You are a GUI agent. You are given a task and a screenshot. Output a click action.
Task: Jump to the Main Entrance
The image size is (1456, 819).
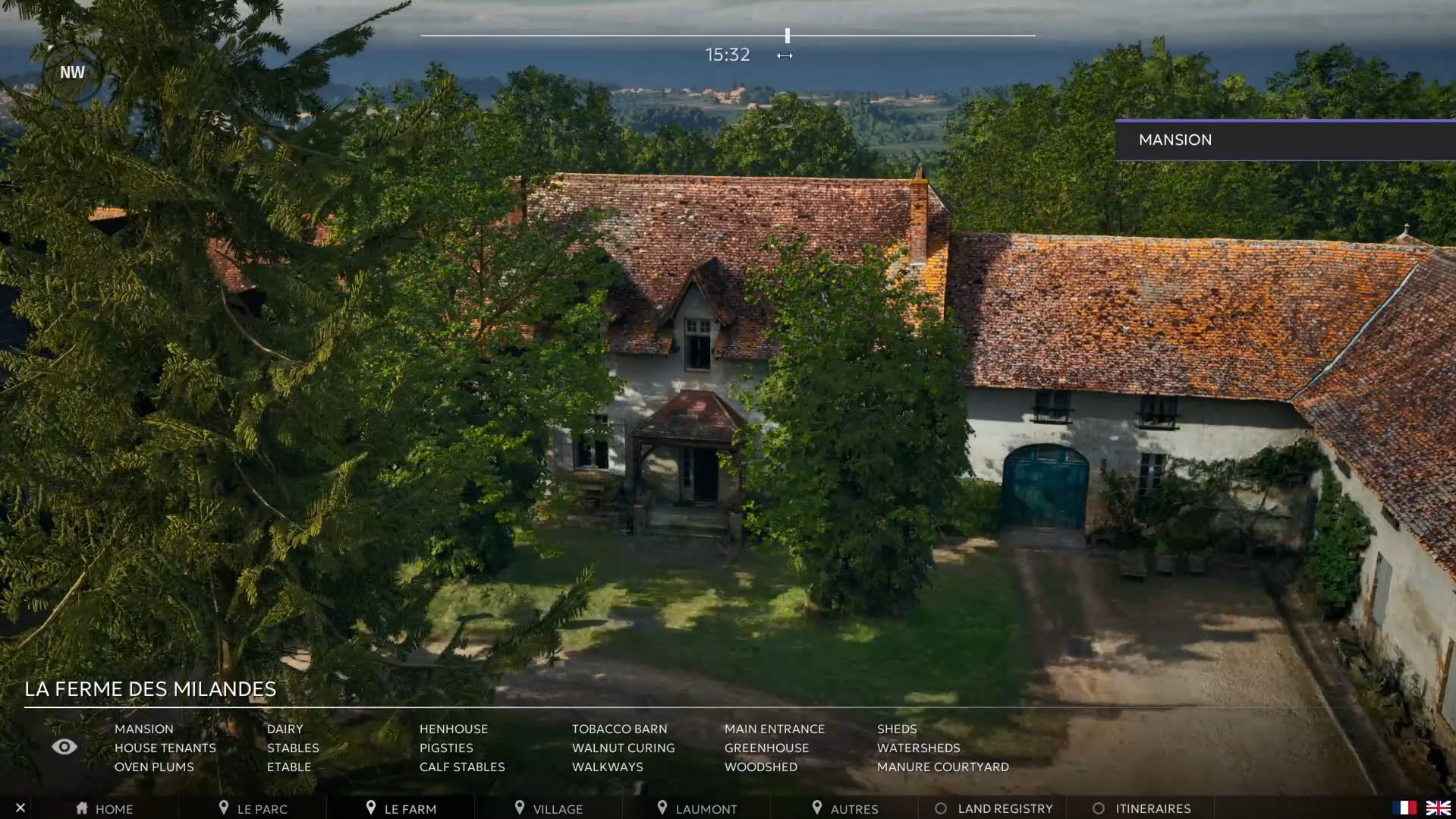774,729
